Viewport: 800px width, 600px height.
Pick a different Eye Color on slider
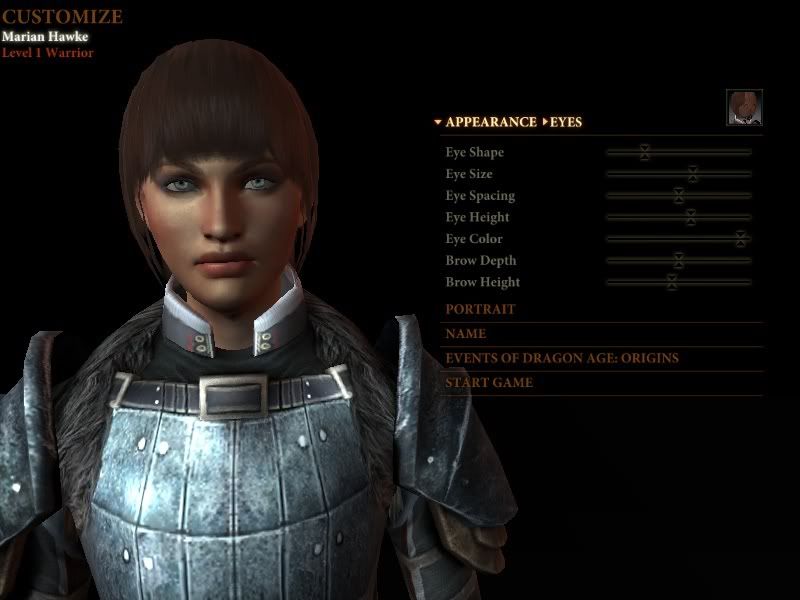[740, 239]
